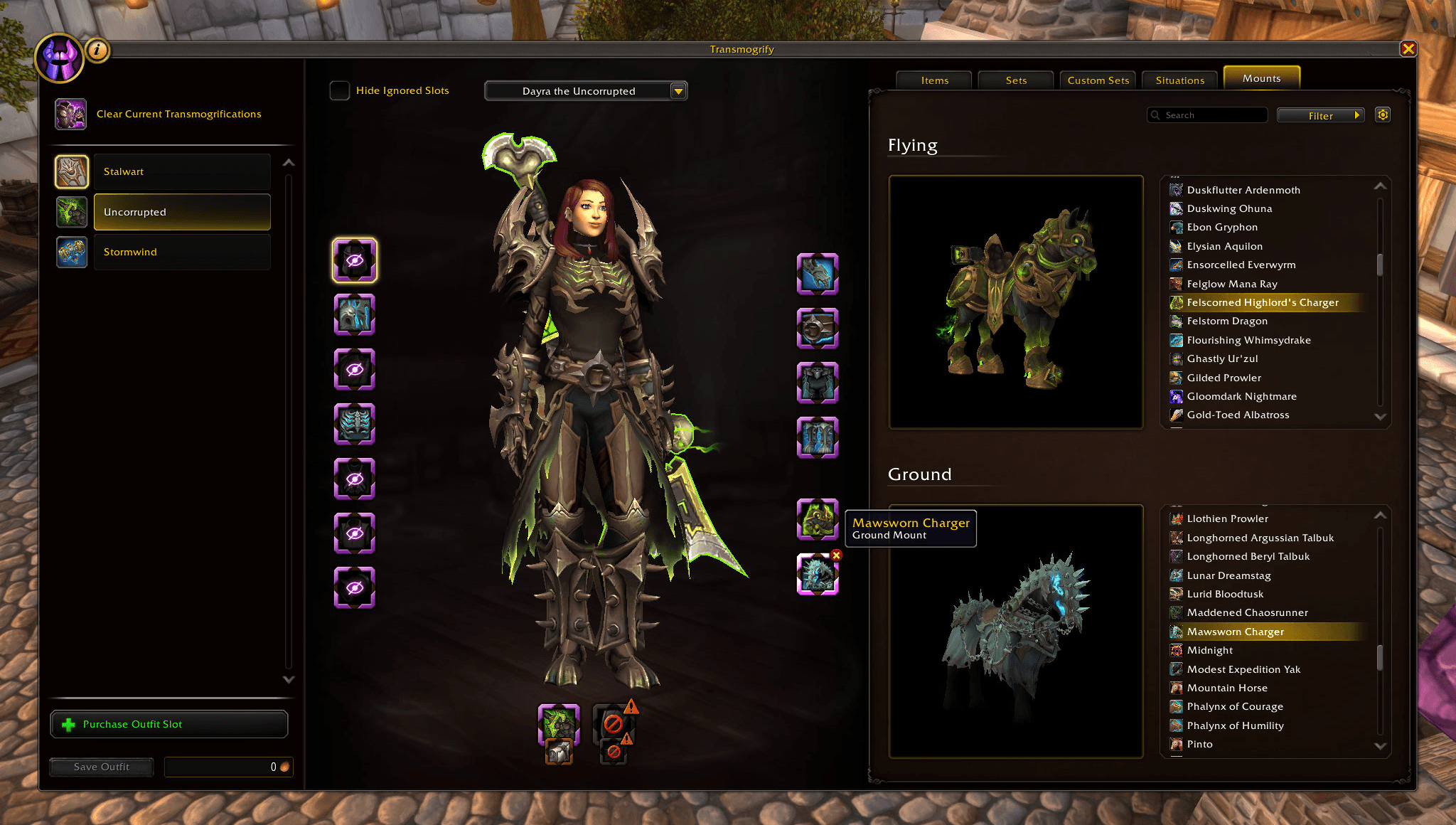Select the Stalwart outfit
The height and width of the screenshot is (825, 1456).
(x=181, y=171)
